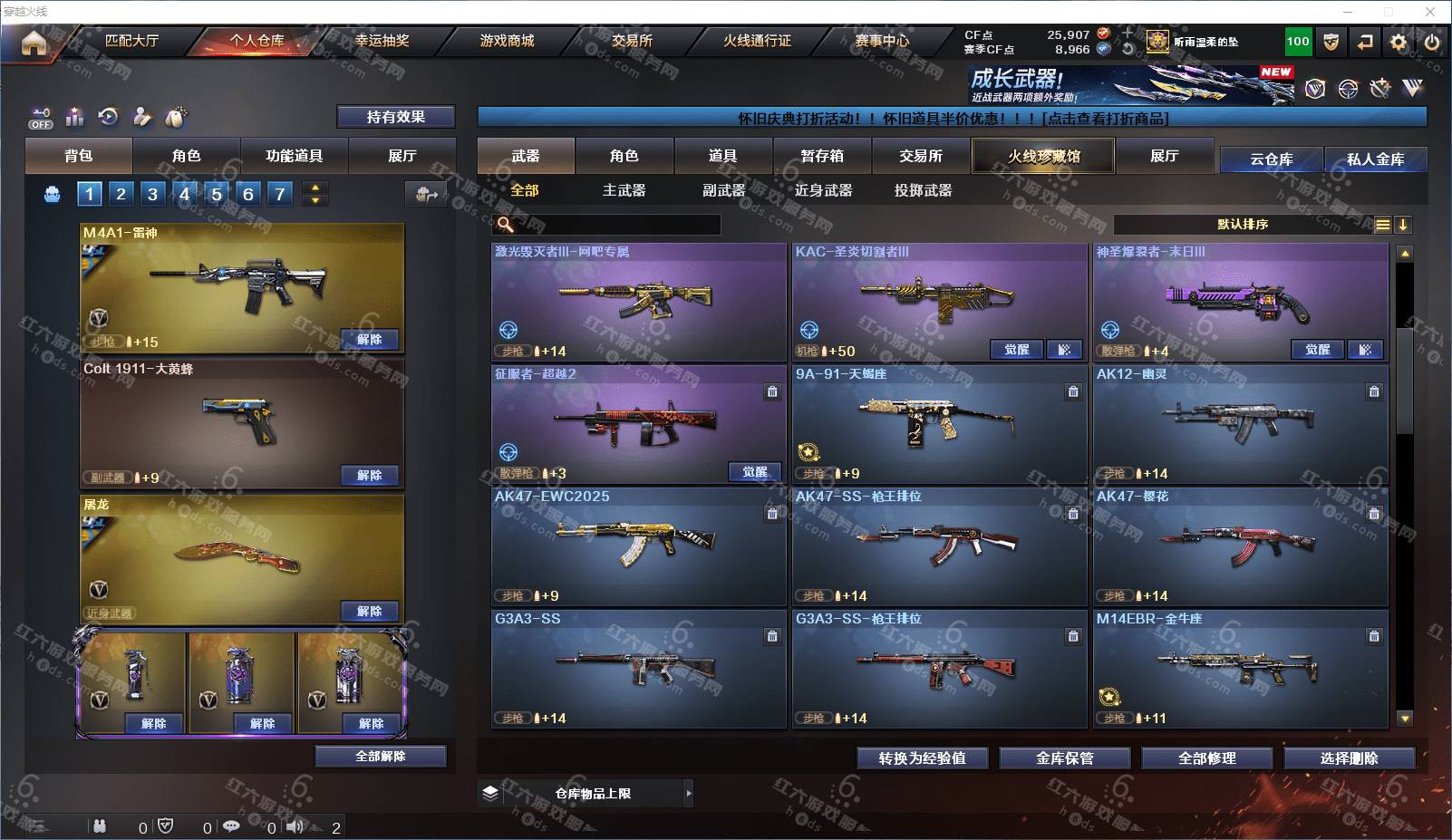Open the 幸运抽奖 lucky draw page

pyautogui.click(x=382, y=41)
